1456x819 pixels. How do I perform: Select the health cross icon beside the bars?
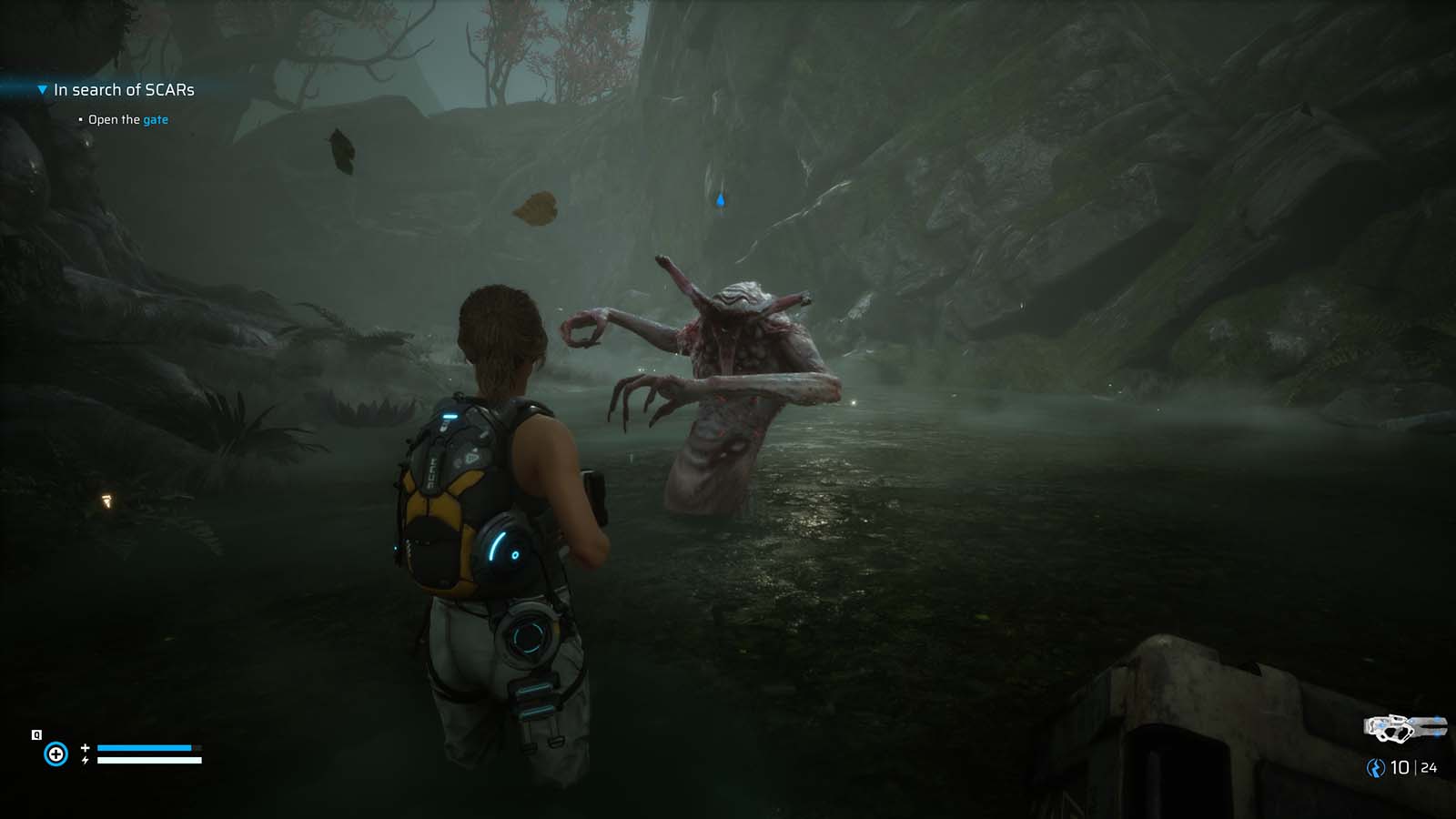(x=85, y=747)
